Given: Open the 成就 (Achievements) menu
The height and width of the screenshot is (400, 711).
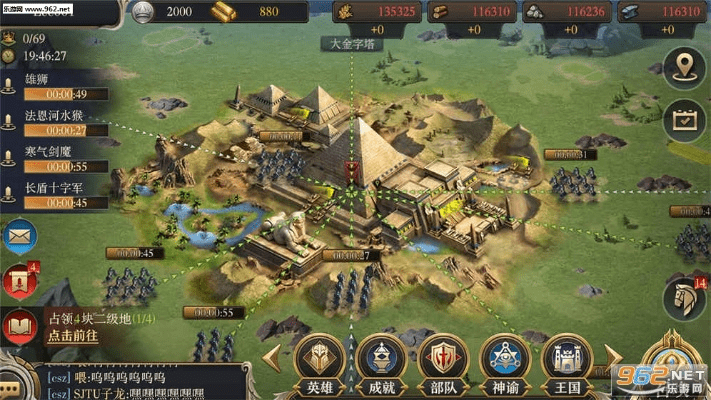Looking at the screenshot, I should pyautogui.click(x=380, y=358).
